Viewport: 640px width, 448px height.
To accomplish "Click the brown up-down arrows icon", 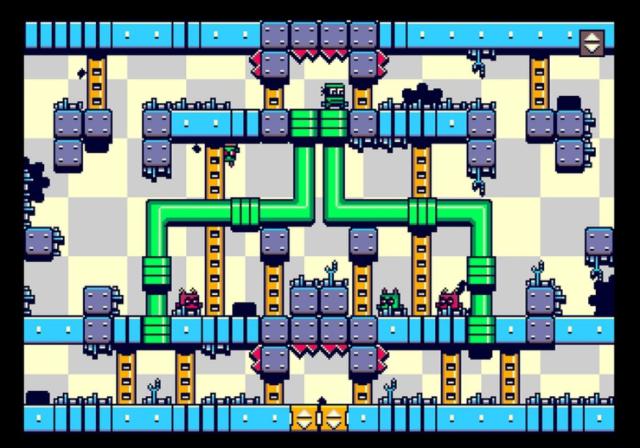I will (592, 42).
